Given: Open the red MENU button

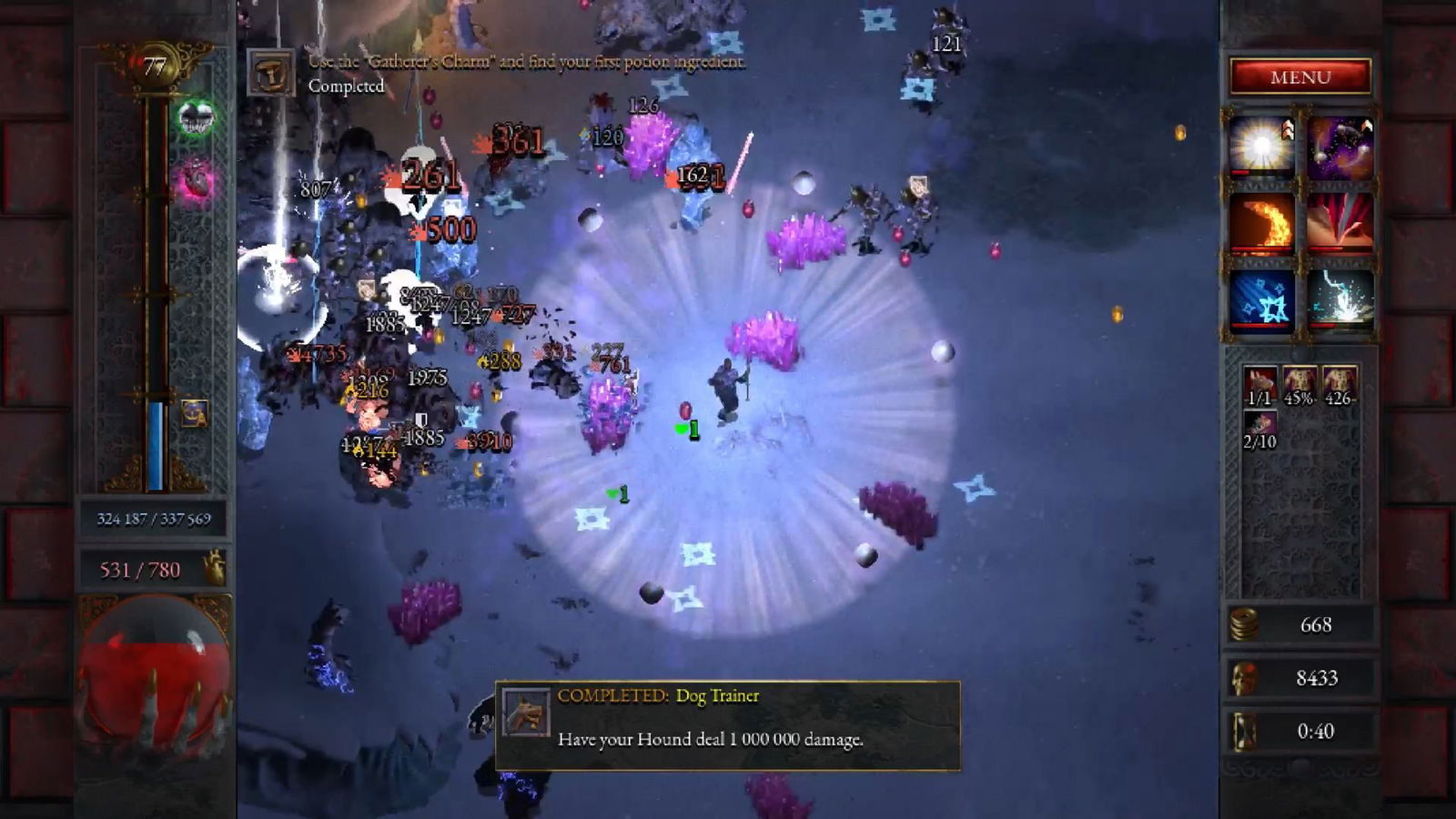Looking at the screenshot, I should pyautogui.click(x=1300, y=77).
